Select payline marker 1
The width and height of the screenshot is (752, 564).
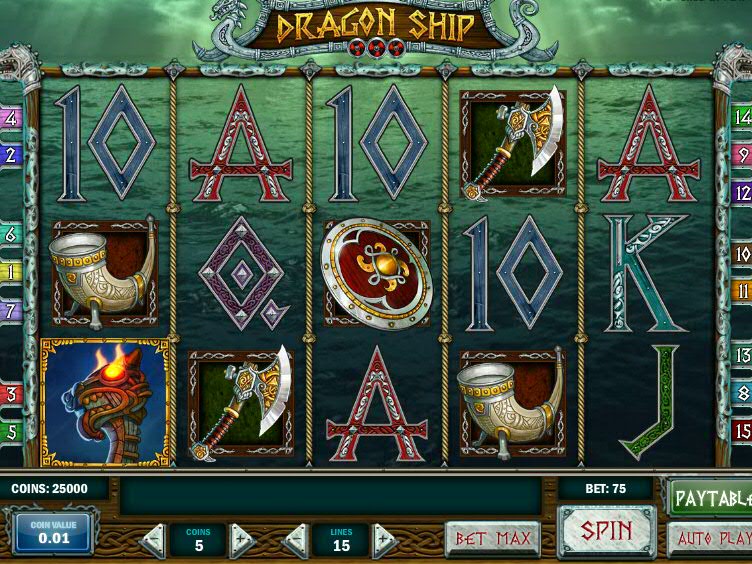(11, 272)
